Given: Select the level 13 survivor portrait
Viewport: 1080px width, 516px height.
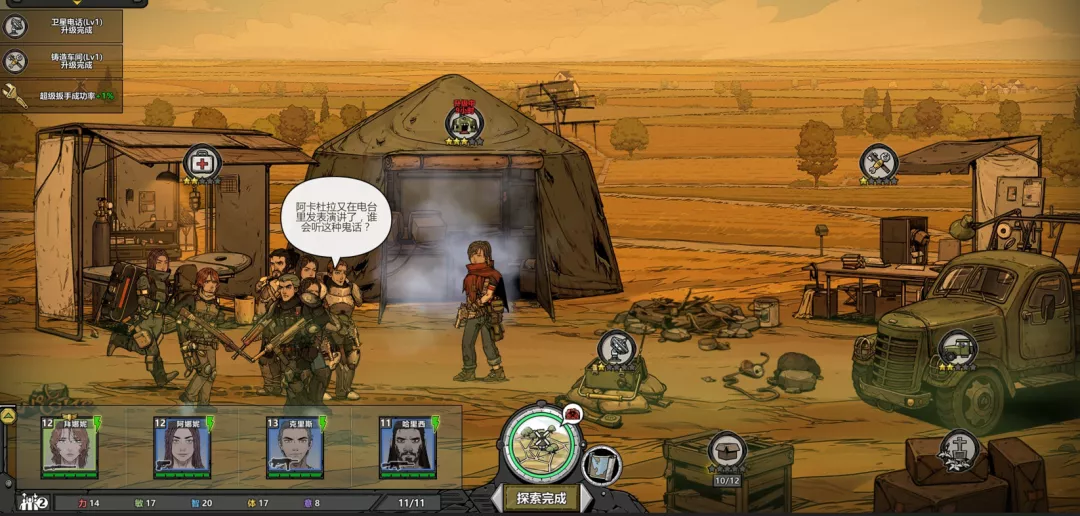Looking at the screenshot, I should 295,447.
